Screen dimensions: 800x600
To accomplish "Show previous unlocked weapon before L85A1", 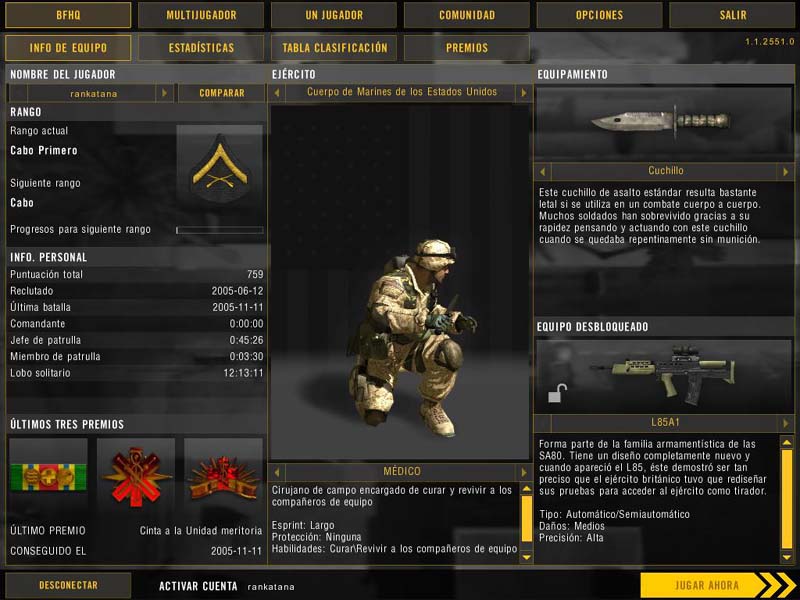I will tap(543, 423).
